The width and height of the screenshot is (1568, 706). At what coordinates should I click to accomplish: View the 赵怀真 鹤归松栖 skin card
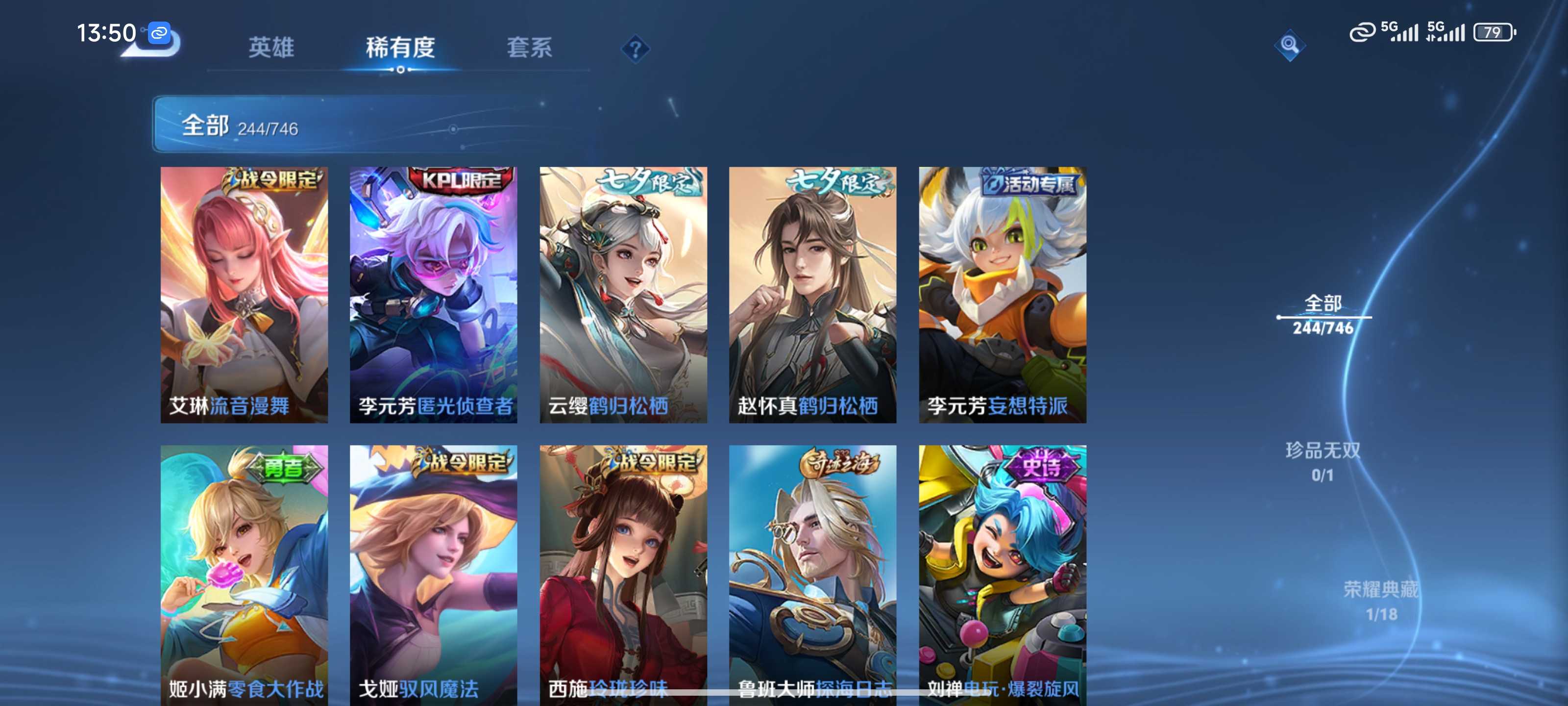[812, 295]
